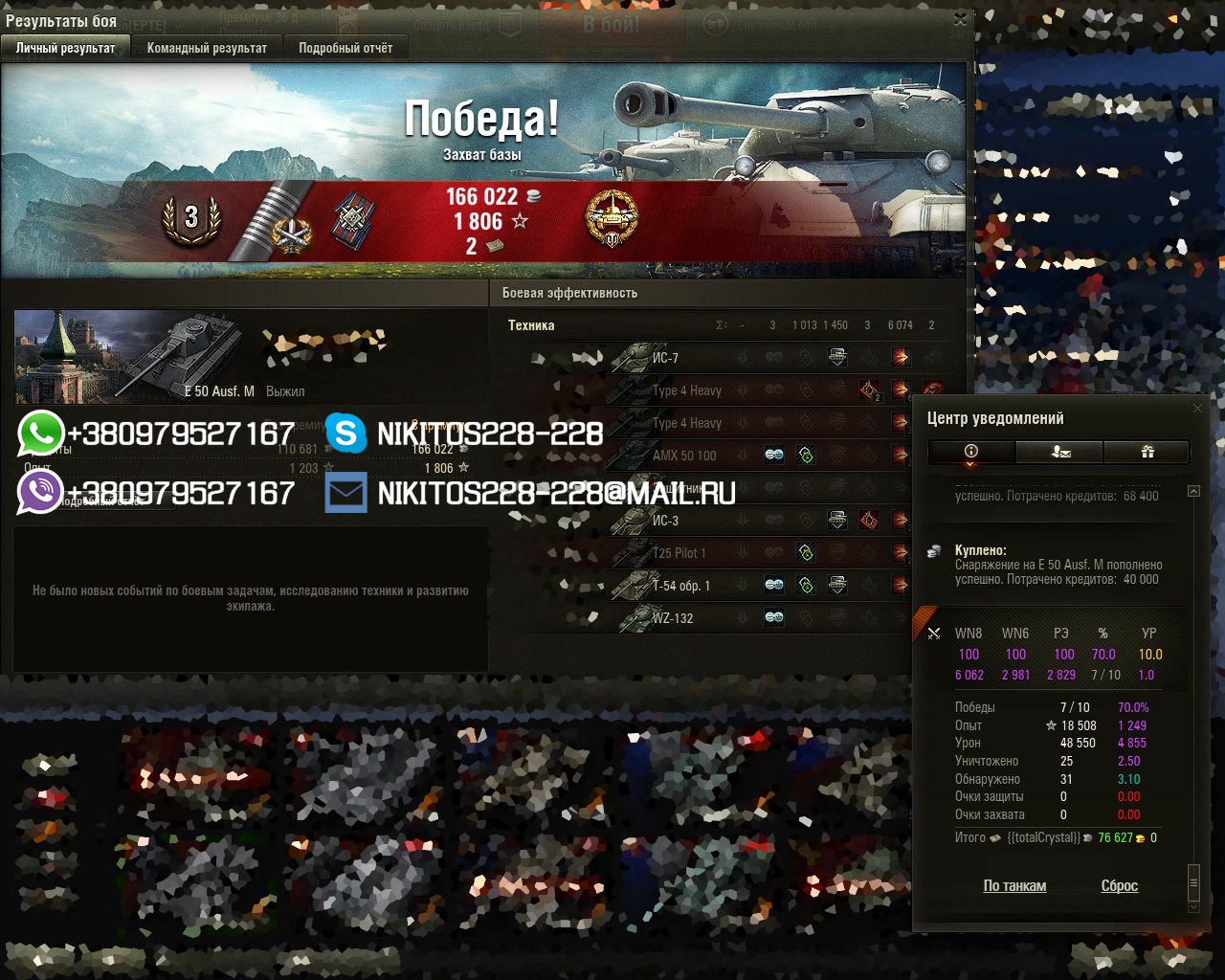Switch to the gifts tab in notifications

1147,452
